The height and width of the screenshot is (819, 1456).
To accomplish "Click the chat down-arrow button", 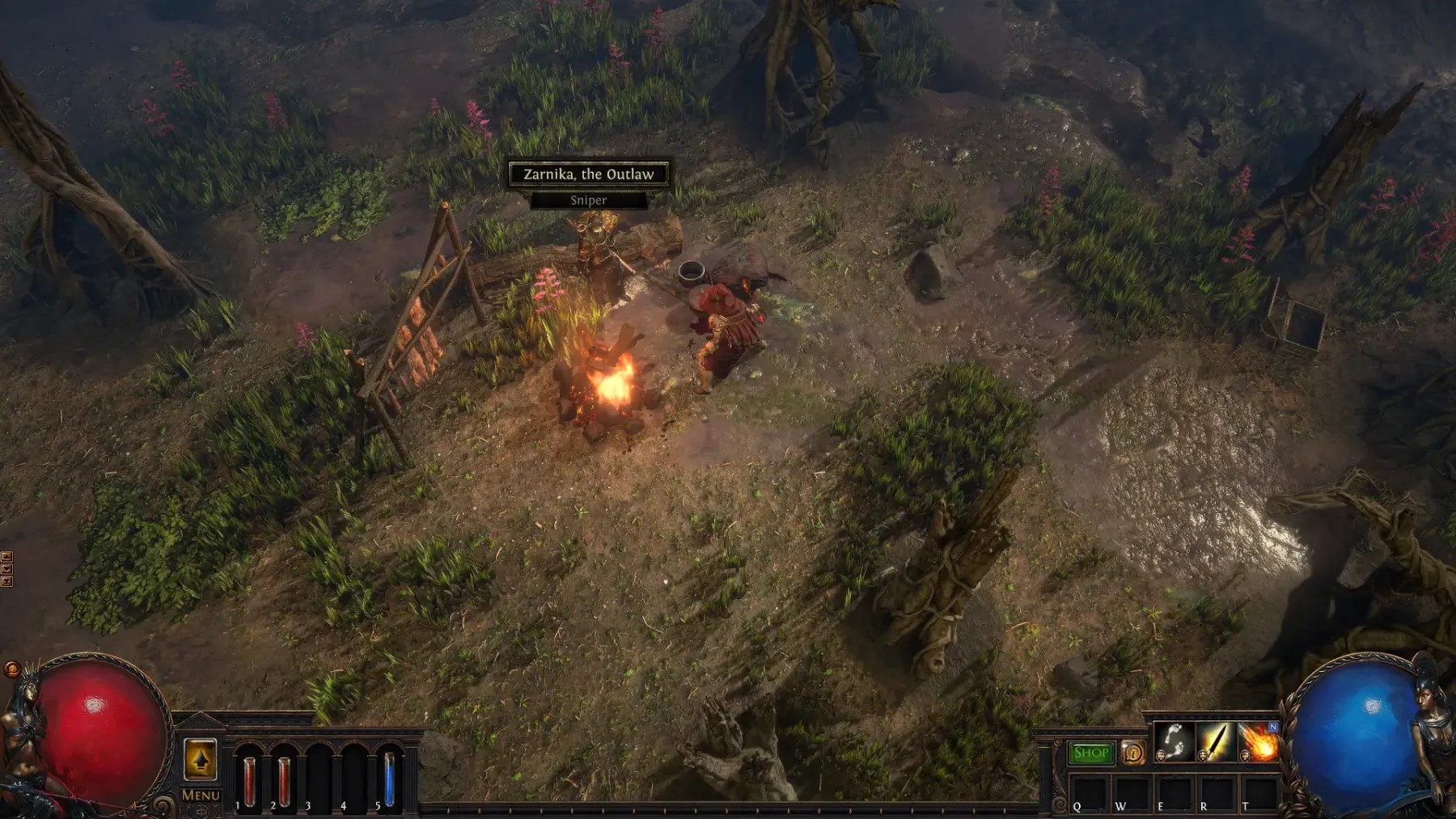I will (6, 568).
